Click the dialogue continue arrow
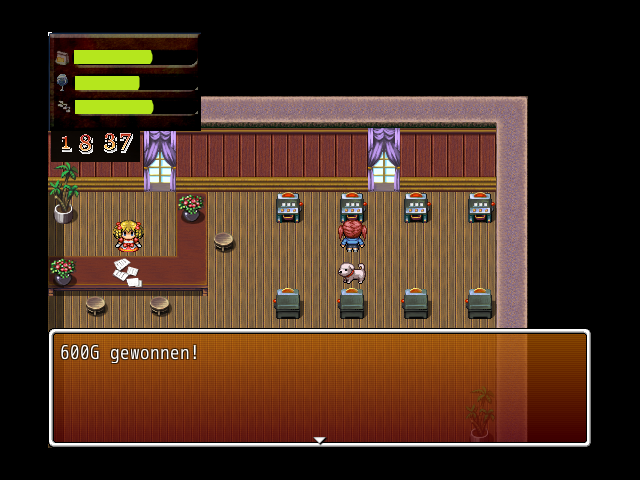This screenshot has height=480, width=640. (319, 440)
